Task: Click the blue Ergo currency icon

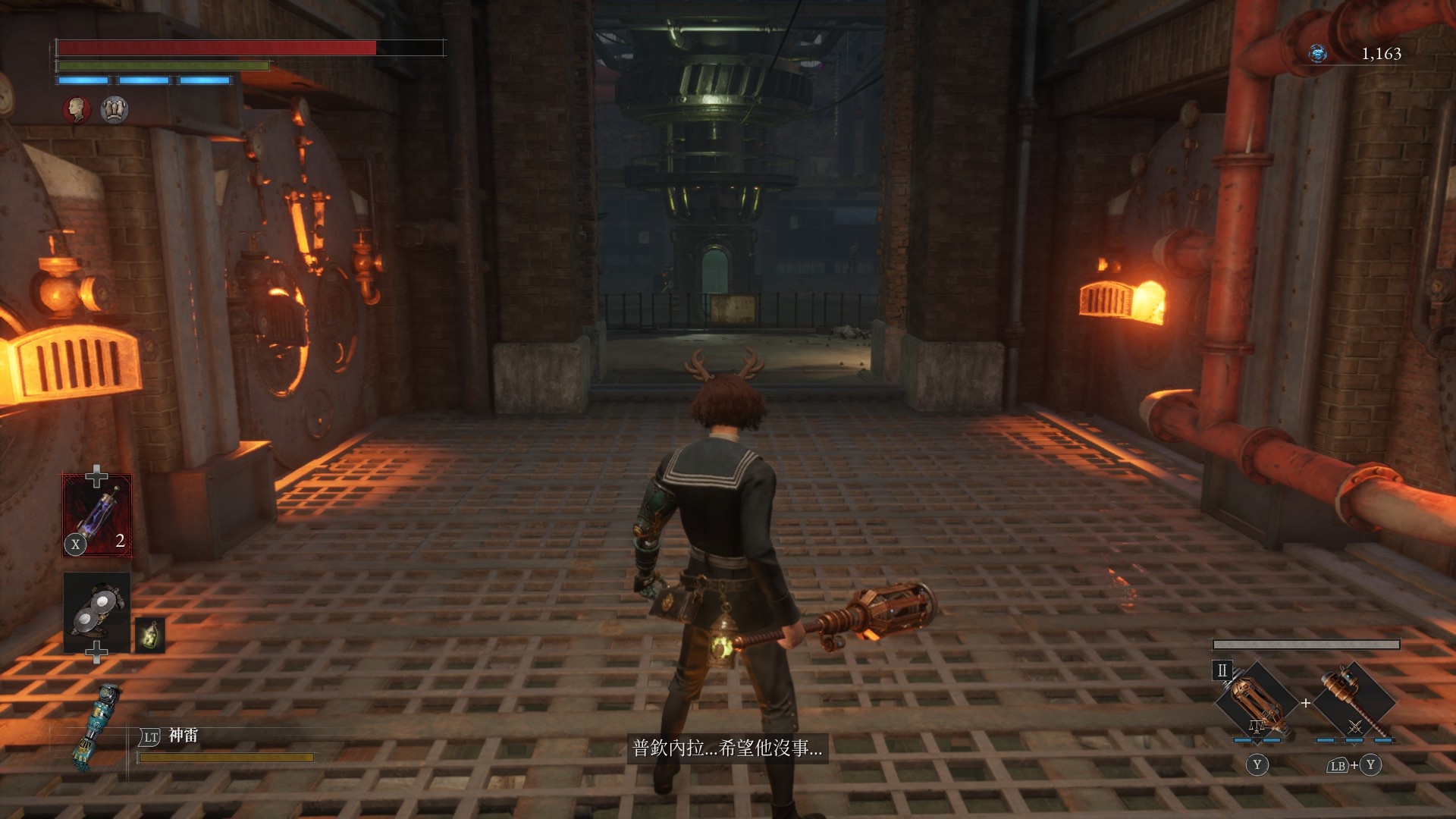Action: (x=1318, y=53)
